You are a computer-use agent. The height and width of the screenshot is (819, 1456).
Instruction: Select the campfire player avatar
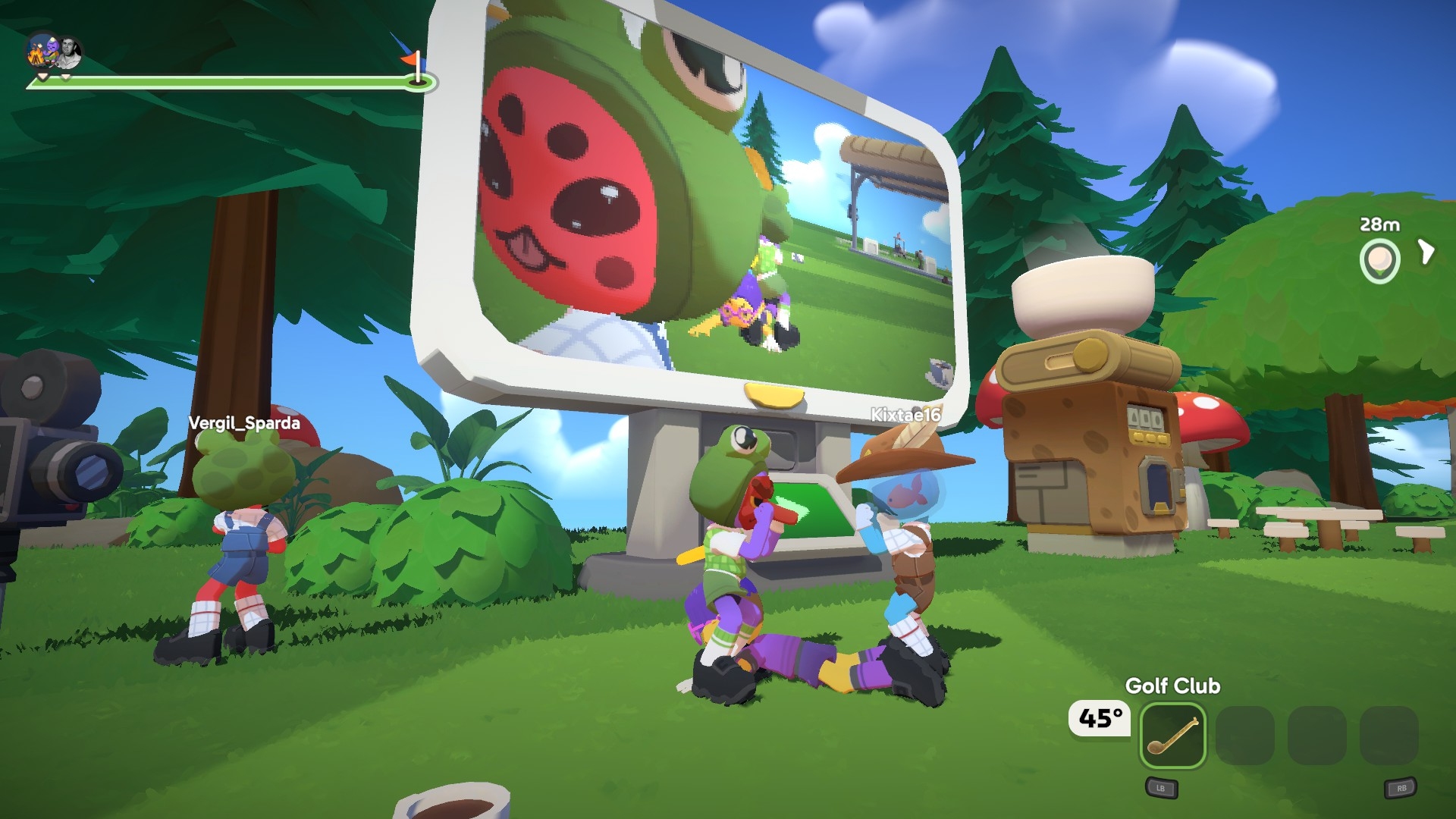click(x=42, y=52)
